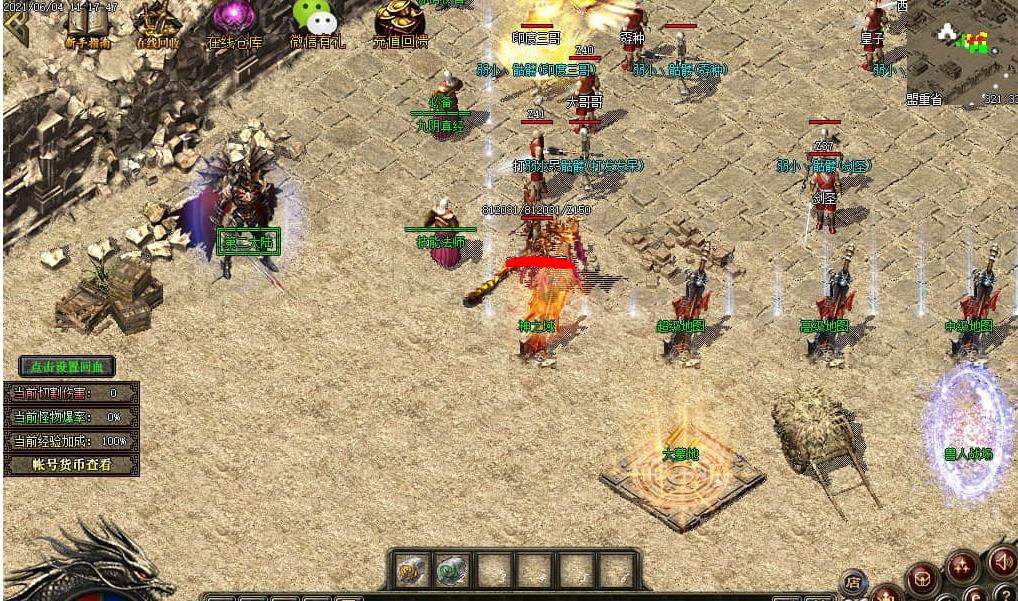
Task: Open the 在线仓库 online warehouse
Action: (x=235, y=24)
